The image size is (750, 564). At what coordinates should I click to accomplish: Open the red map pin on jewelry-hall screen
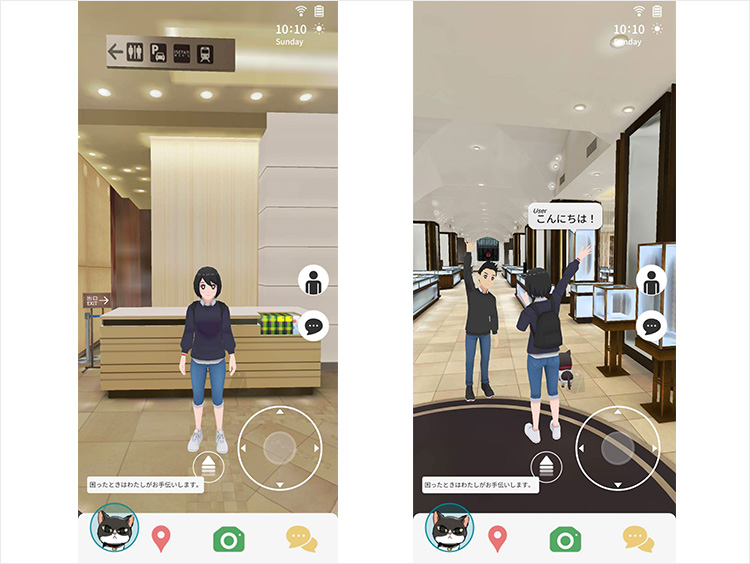497,538
